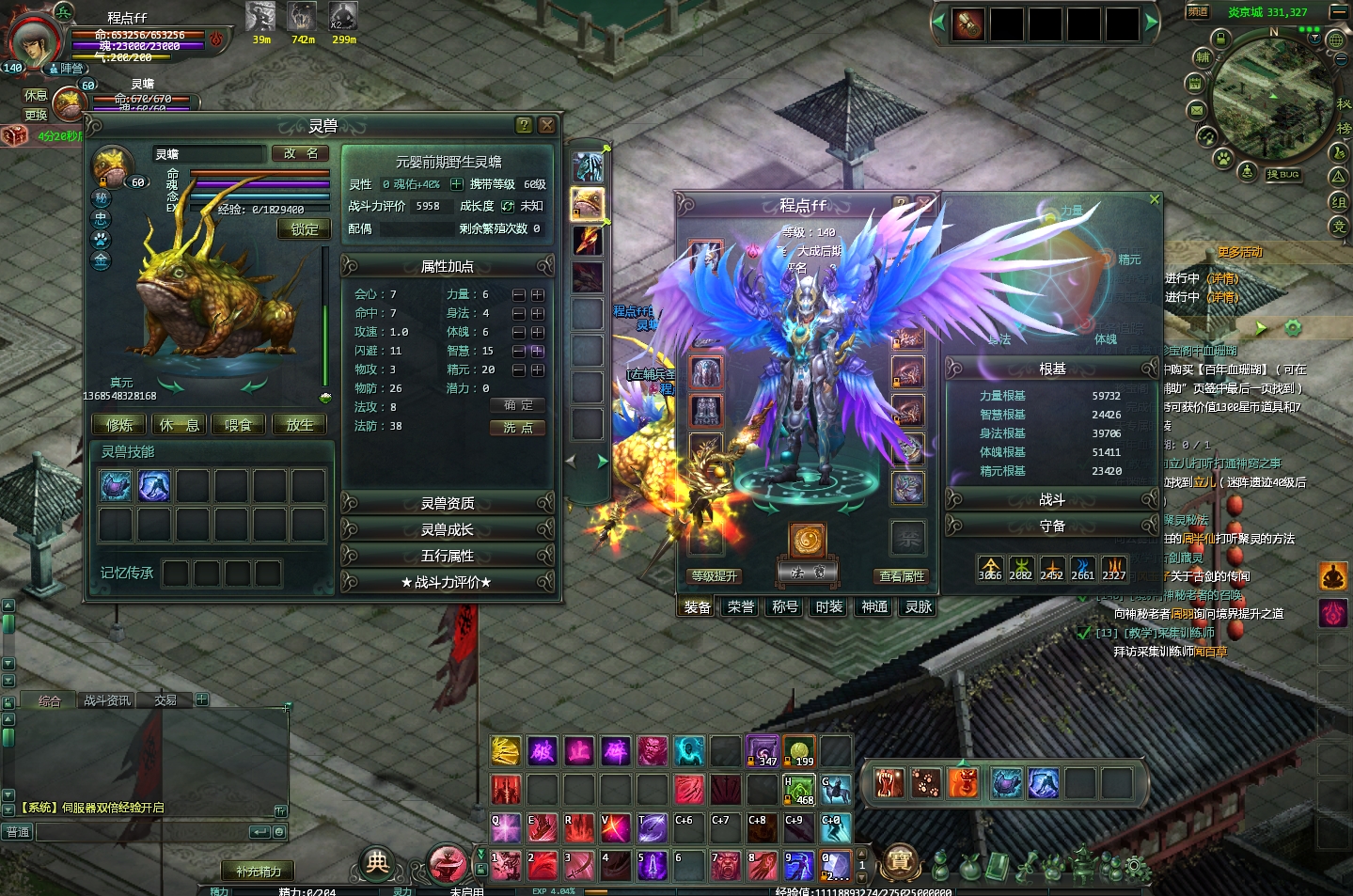The height and width of the screenshot is (896, 1353).
Task: Switch to the 时装 tab
Action: (x=829, y=607)
